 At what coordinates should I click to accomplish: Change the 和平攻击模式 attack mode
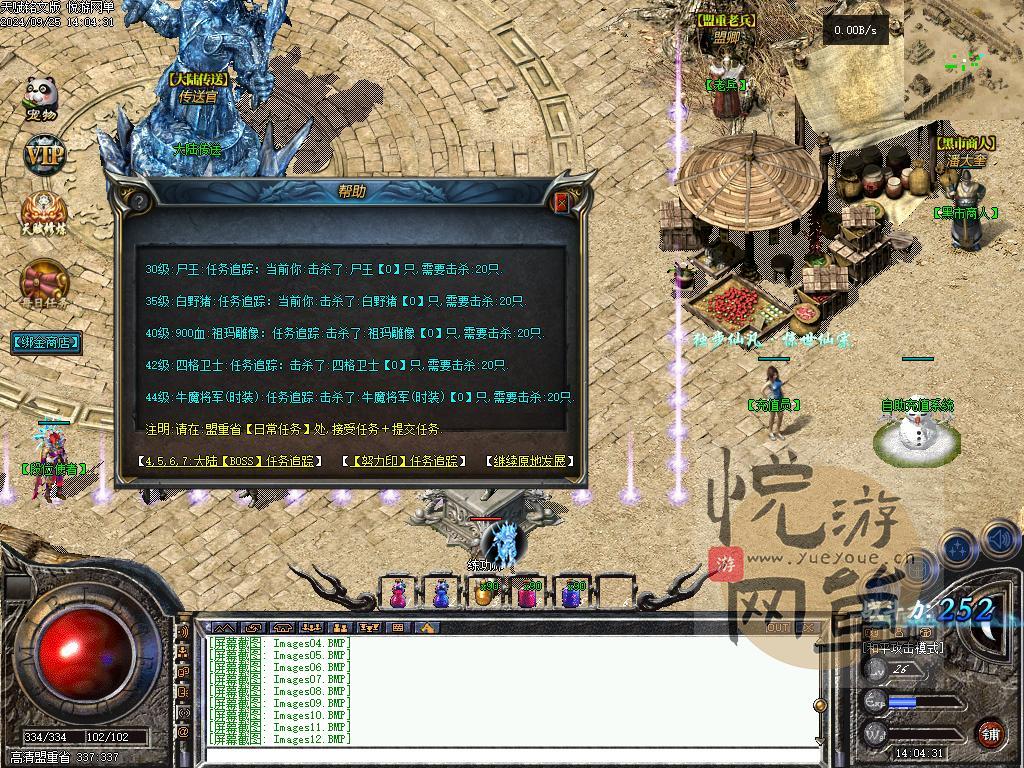tap(903, 648)
